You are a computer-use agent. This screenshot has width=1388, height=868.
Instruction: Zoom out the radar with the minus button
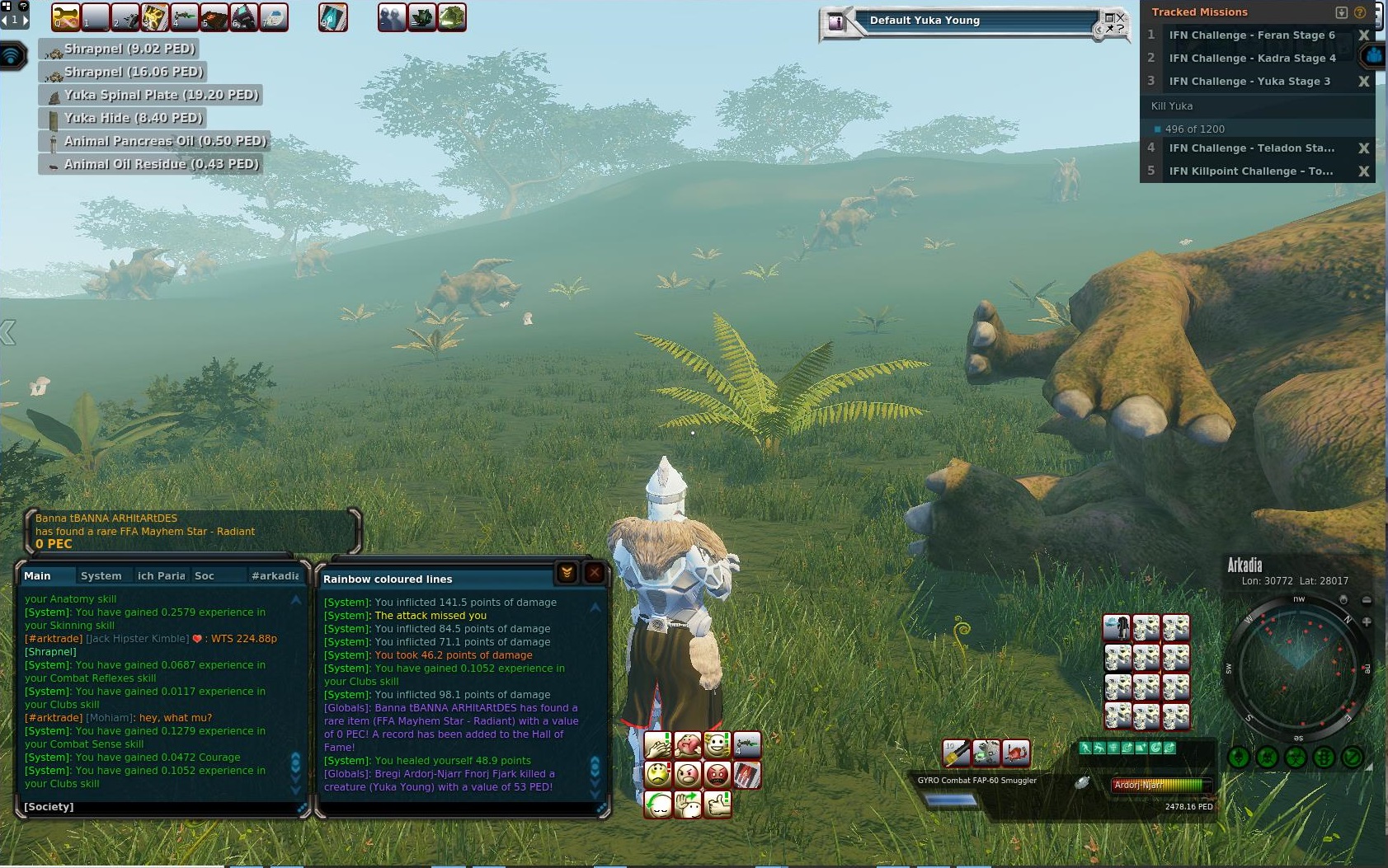(1367, 600)
